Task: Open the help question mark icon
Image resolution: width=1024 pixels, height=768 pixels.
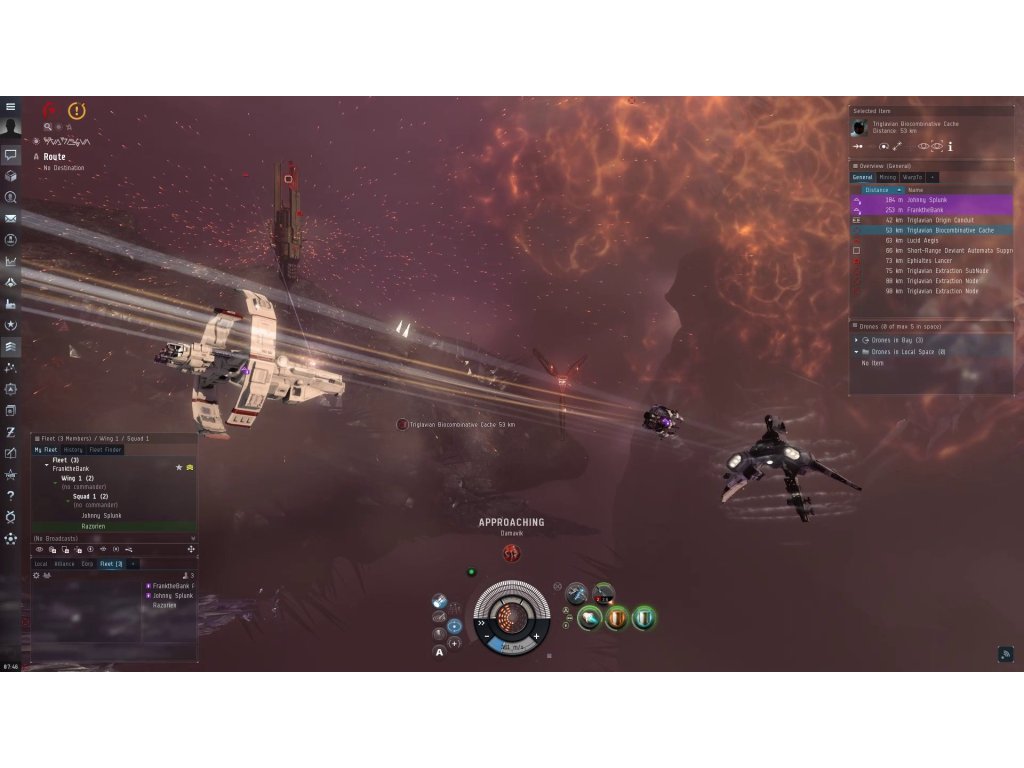Action: pos(11,495)
